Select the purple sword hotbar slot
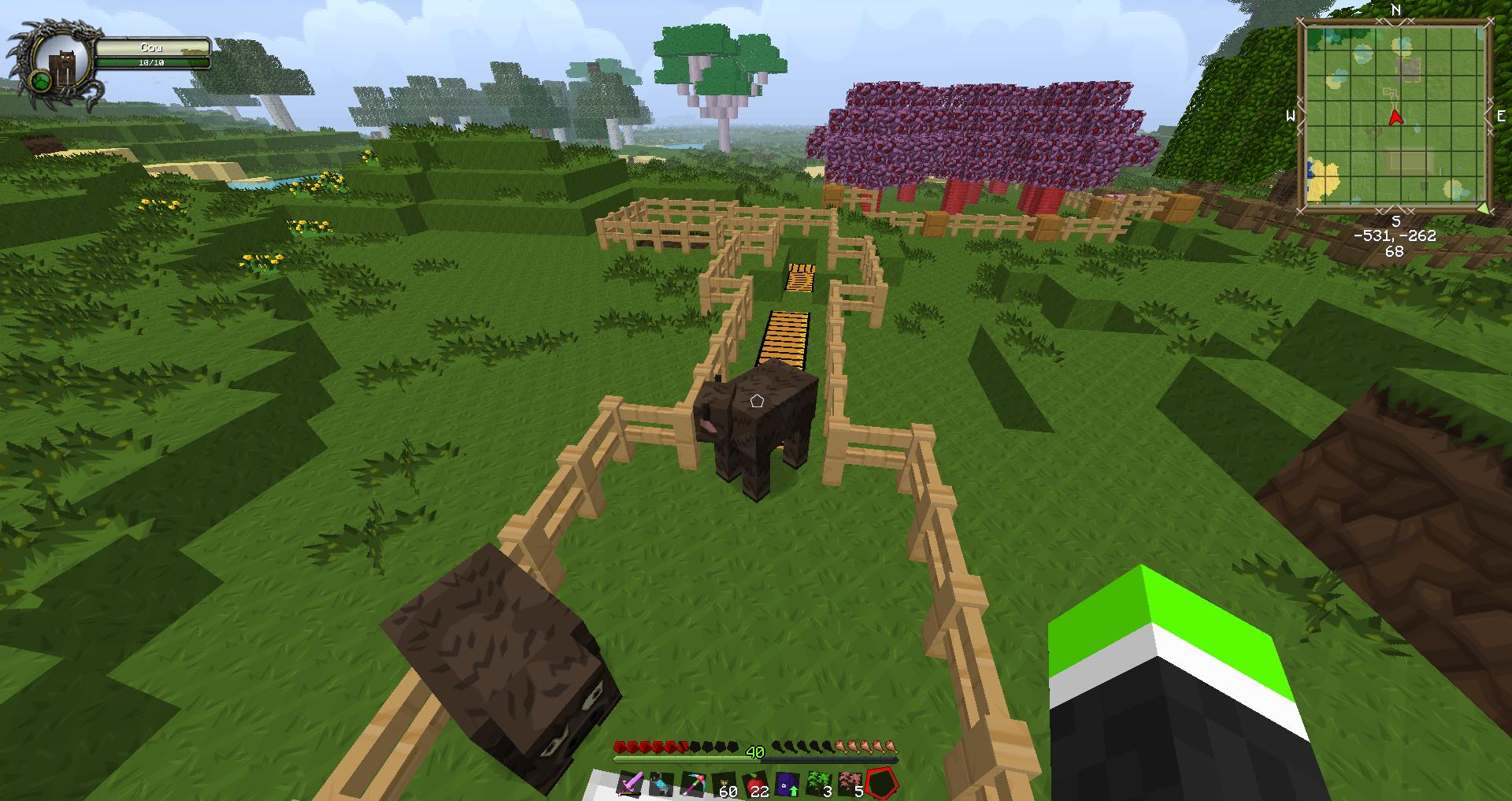 click(x=631, y=784)
